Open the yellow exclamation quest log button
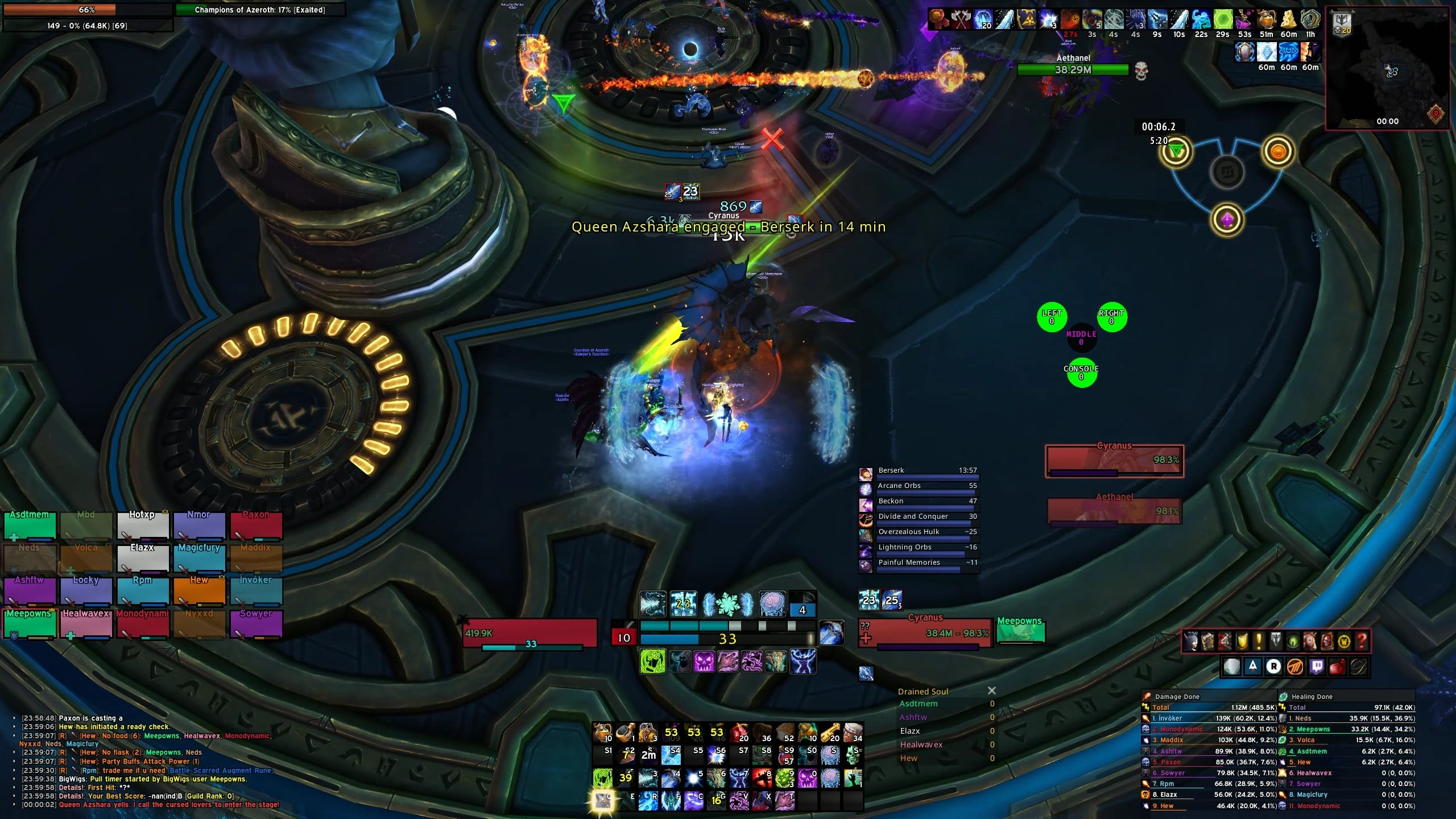Image resolution: width=1456 pixels, height=819 pixels. [x=1259, y=642]
